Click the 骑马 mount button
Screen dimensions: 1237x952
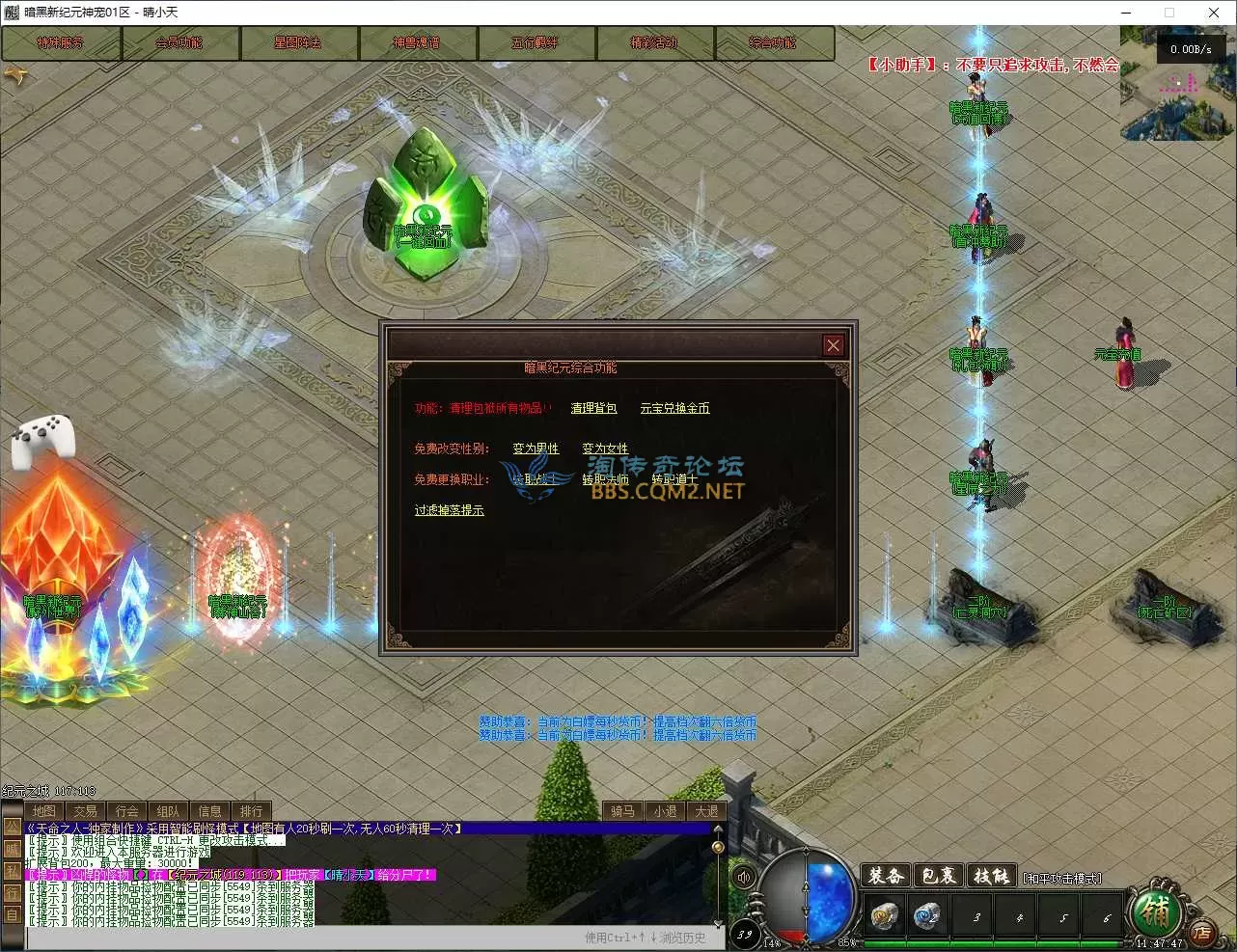(623, 811)
